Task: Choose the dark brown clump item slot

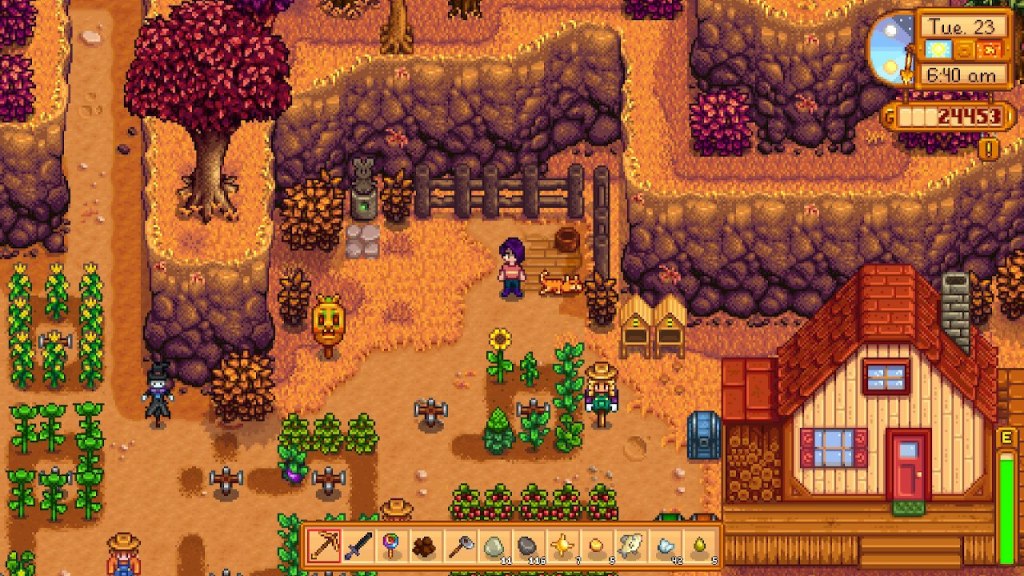Action: [x=426, y=546]
